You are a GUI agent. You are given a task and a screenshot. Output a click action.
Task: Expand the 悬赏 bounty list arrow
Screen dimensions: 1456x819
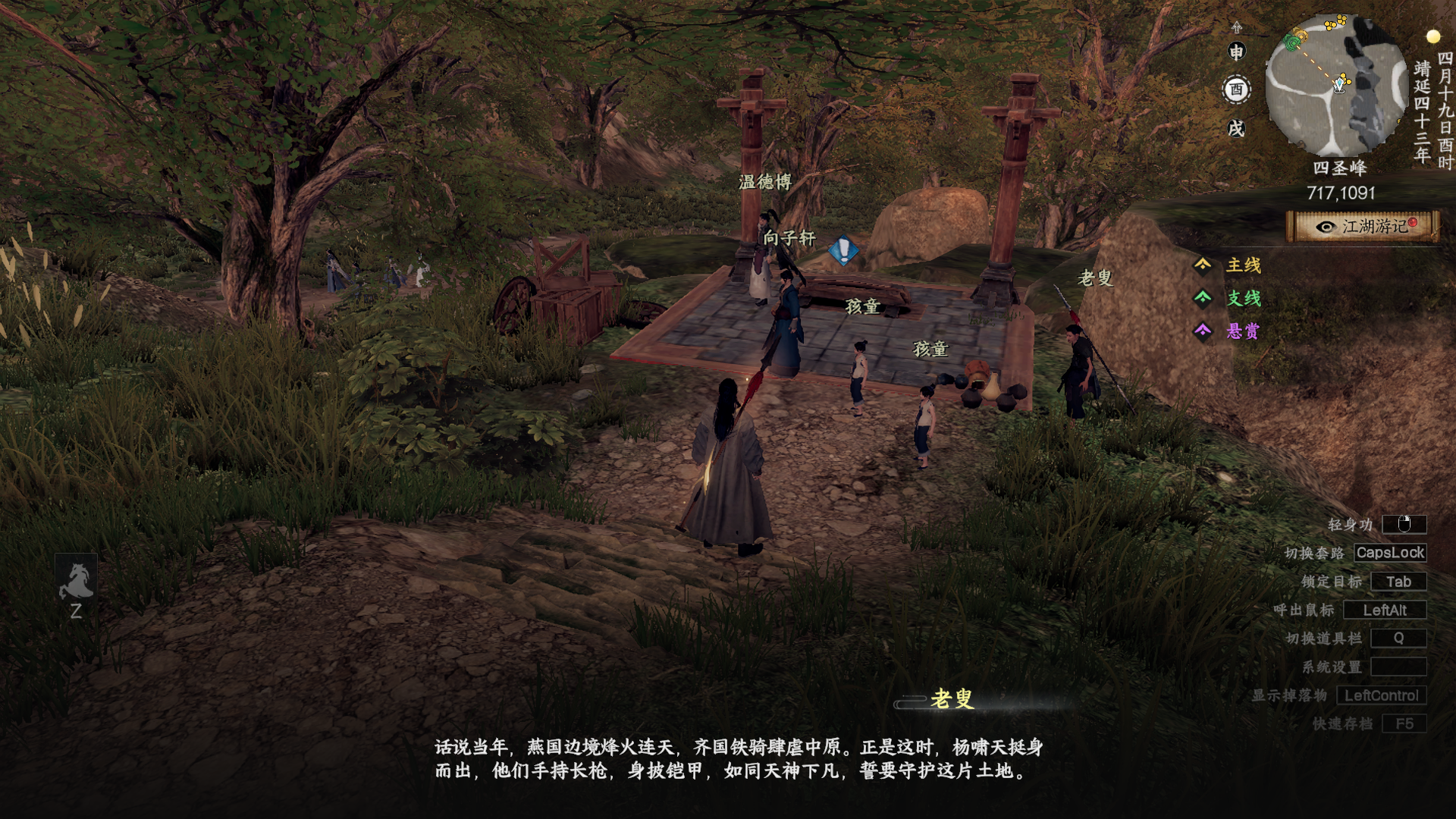[x=1204, y=331]
